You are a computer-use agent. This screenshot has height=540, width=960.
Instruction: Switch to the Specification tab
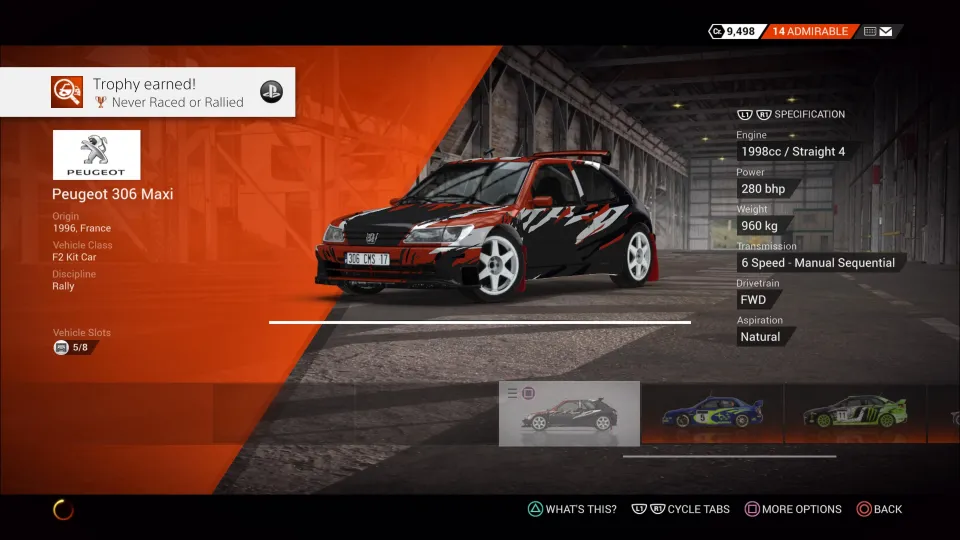click(808, 114)
